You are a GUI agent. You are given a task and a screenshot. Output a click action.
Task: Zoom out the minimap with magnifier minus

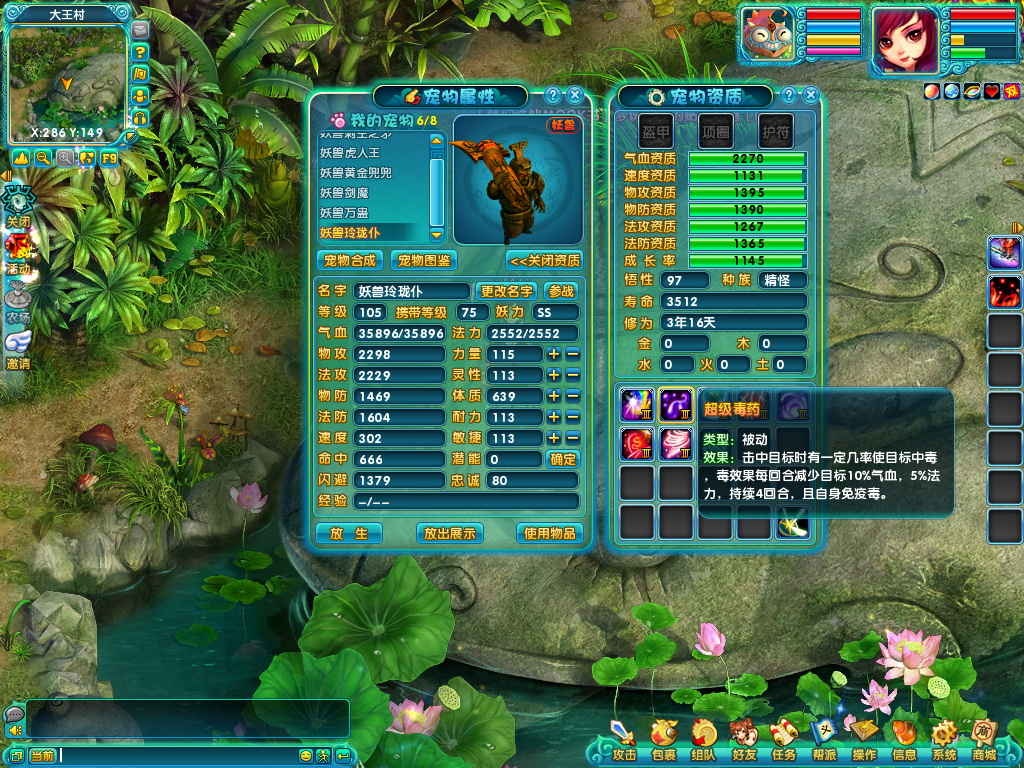pyautogui.click(x=43, y=158)
